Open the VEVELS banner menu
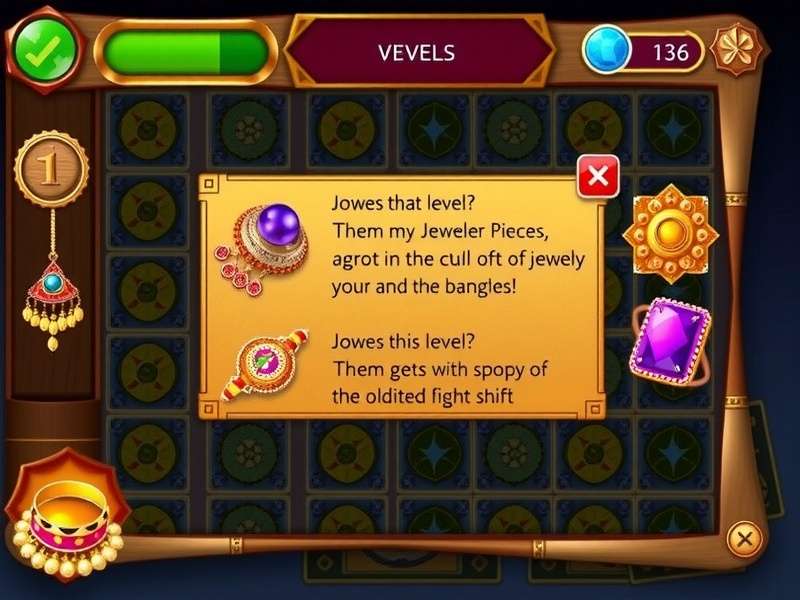The image size is (800, 600). (x=418, y=51)
